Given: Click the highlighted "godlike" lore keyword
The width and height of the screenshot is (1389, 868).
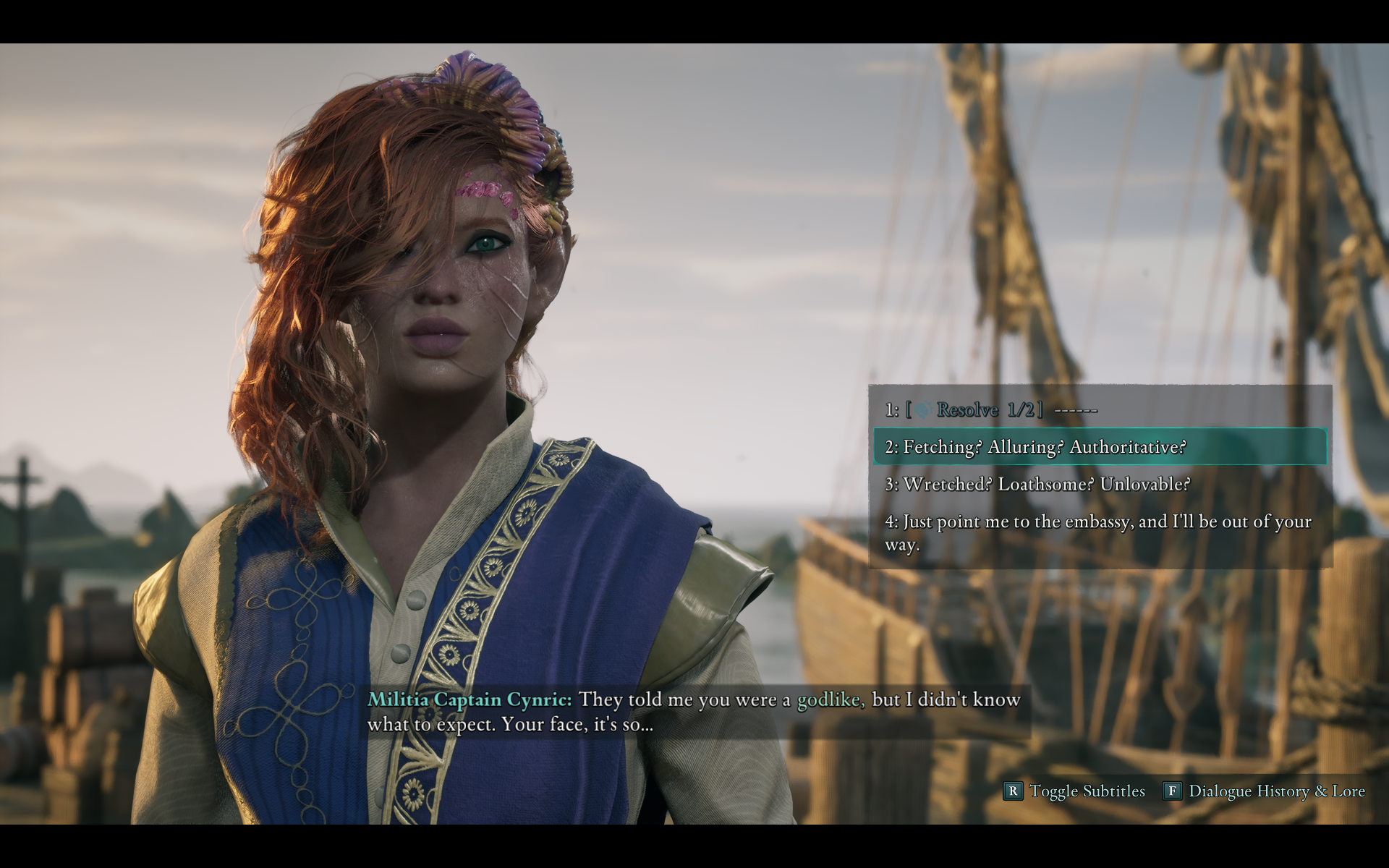Looking at the screenshot, I should (x=831, y=699).
